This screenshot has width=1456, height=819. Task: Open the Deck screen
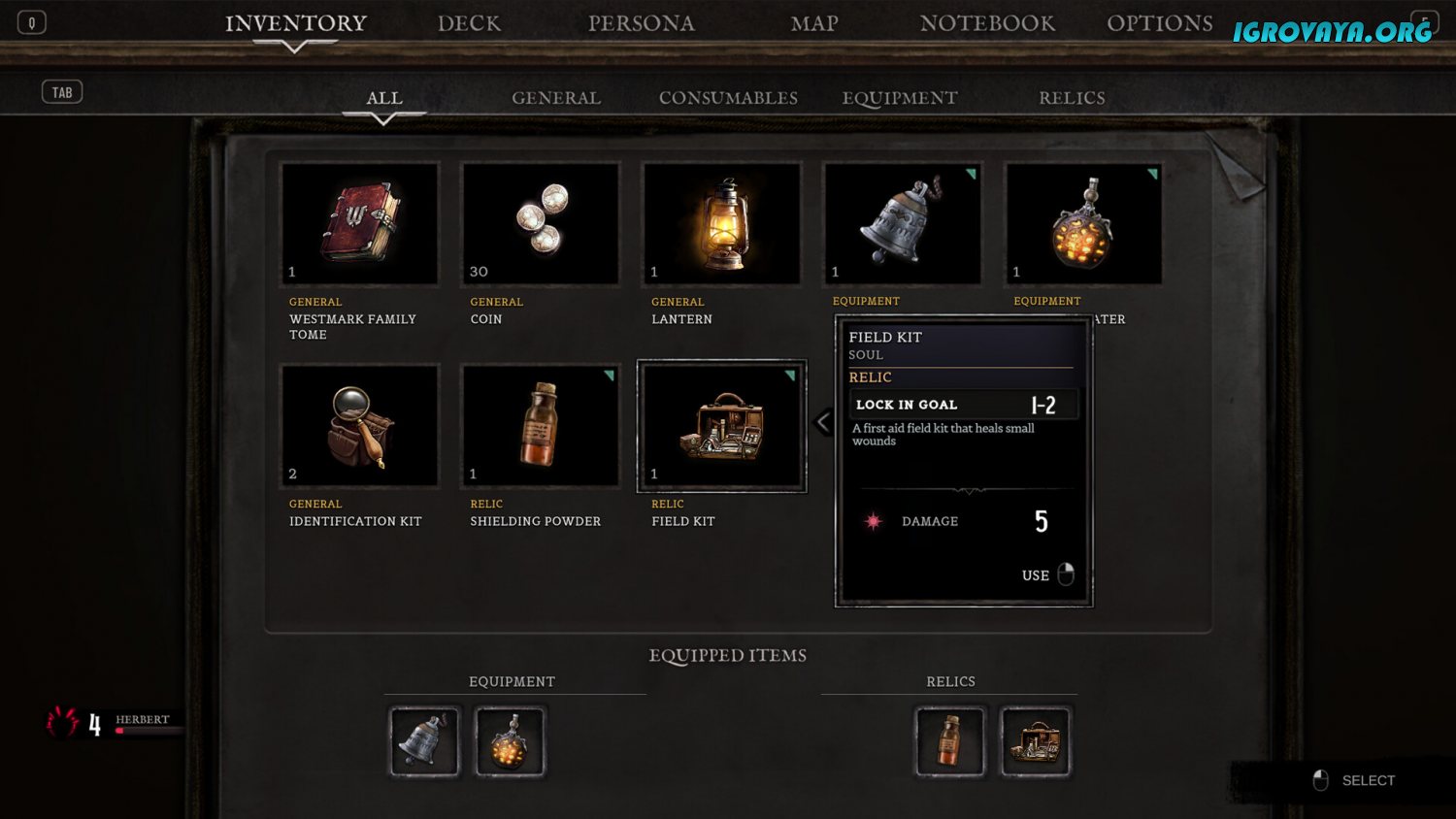coord(469,23)
